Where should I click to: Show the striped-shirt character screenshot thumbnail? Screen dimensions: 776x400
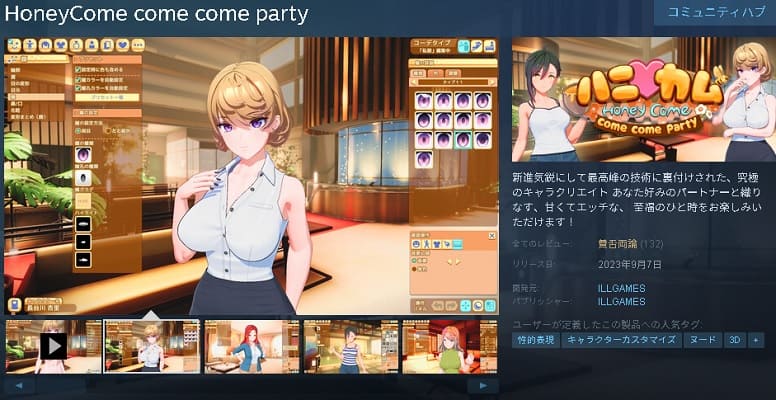pyautogui.click(x=350, y=346)
